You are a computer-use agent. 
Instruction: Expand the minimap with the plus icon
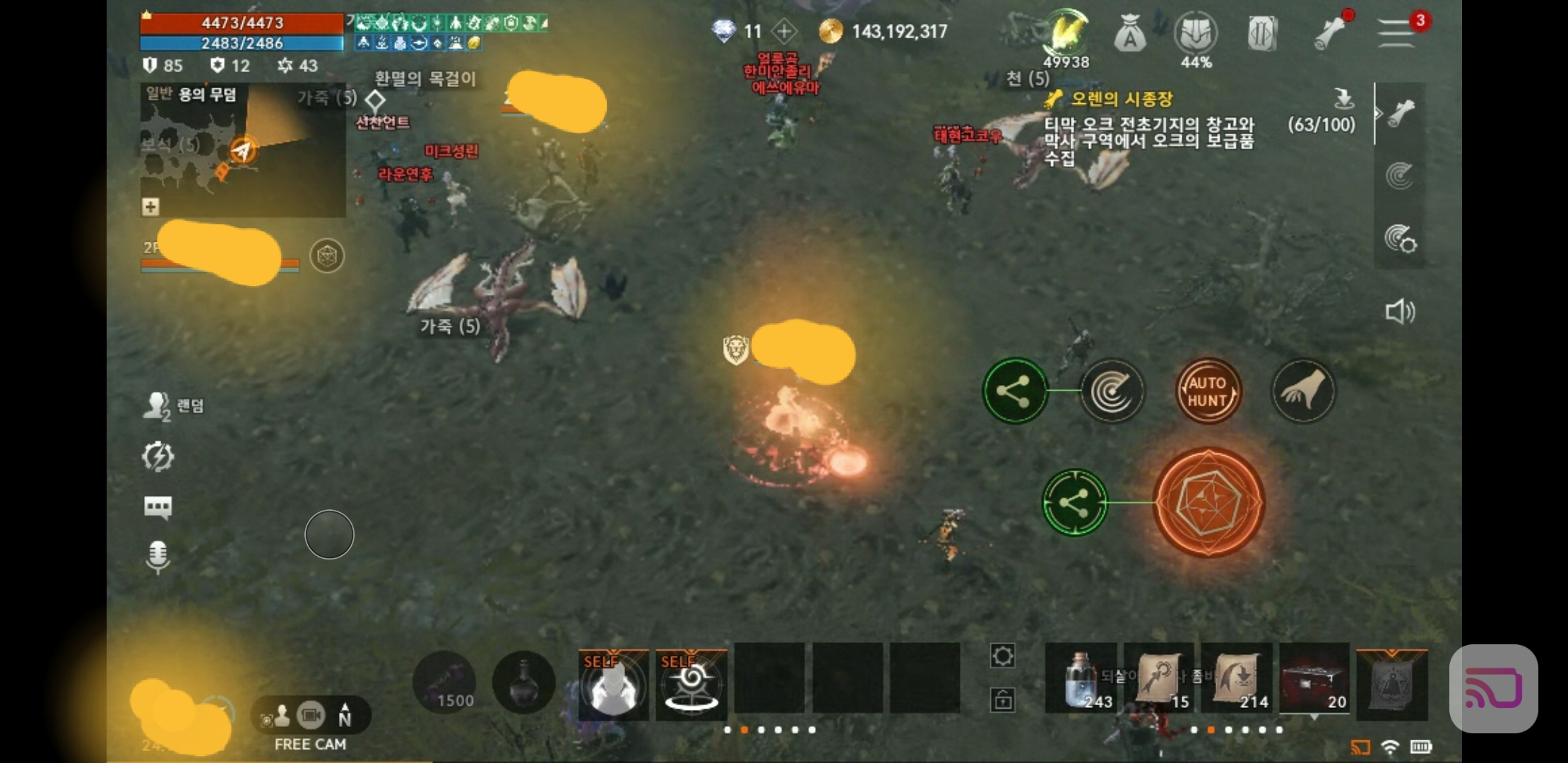point(150,207)
